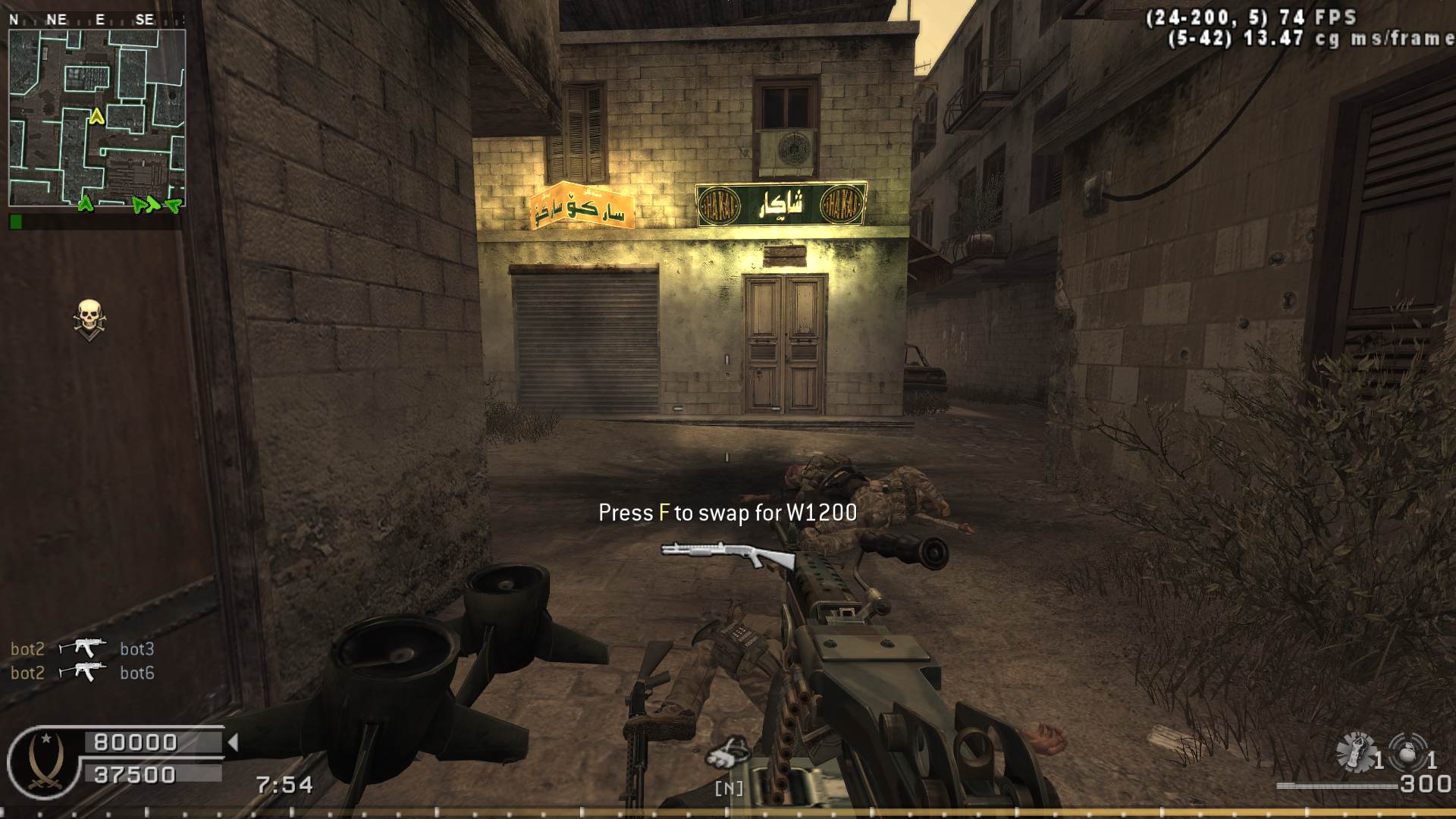This screenshot has height=819, width=1456.
Task: Select the flashbang grenade icon
Action: tap(1355, 752)
